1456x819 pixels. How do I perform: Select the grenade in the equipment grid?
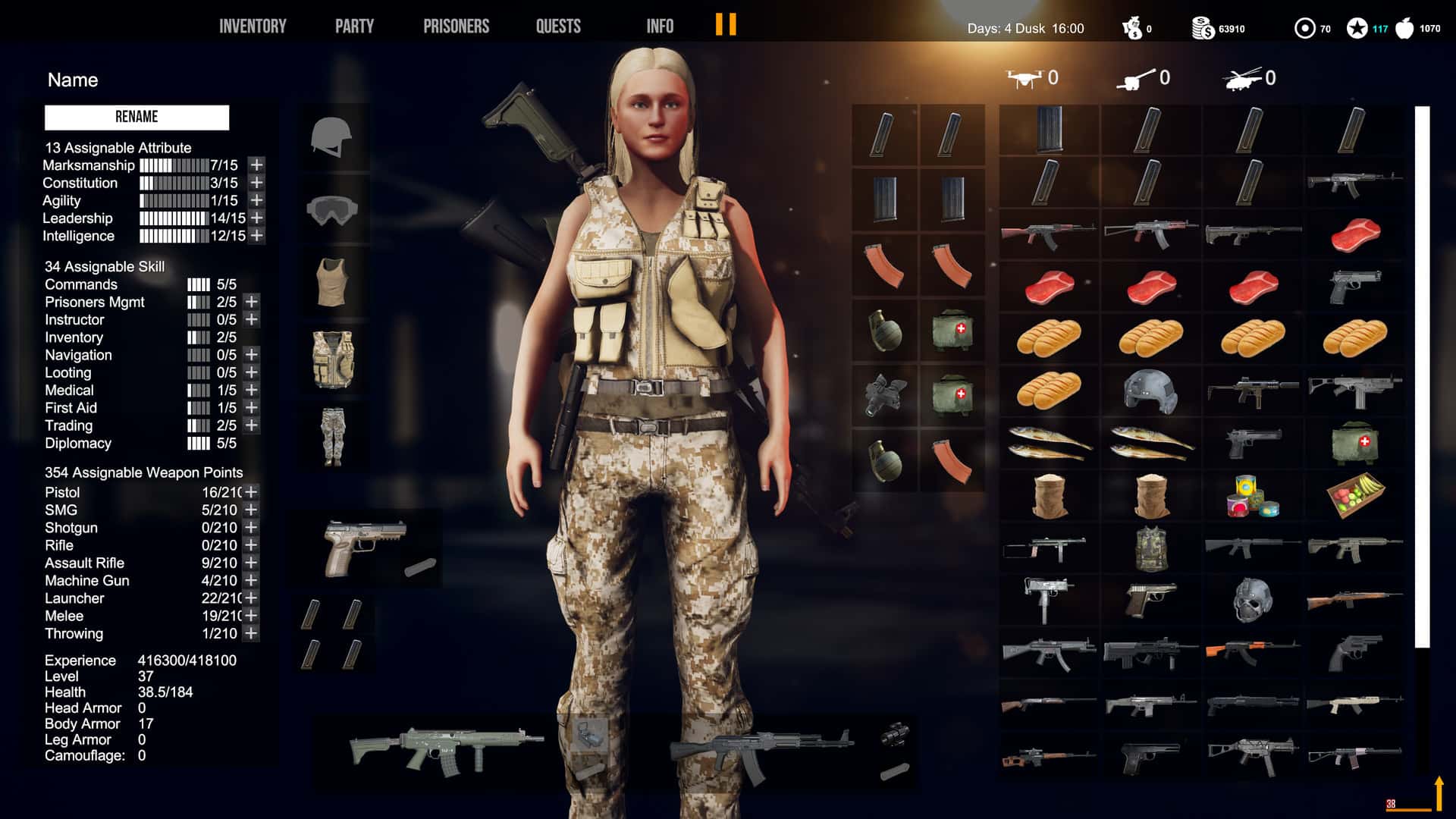885,331
